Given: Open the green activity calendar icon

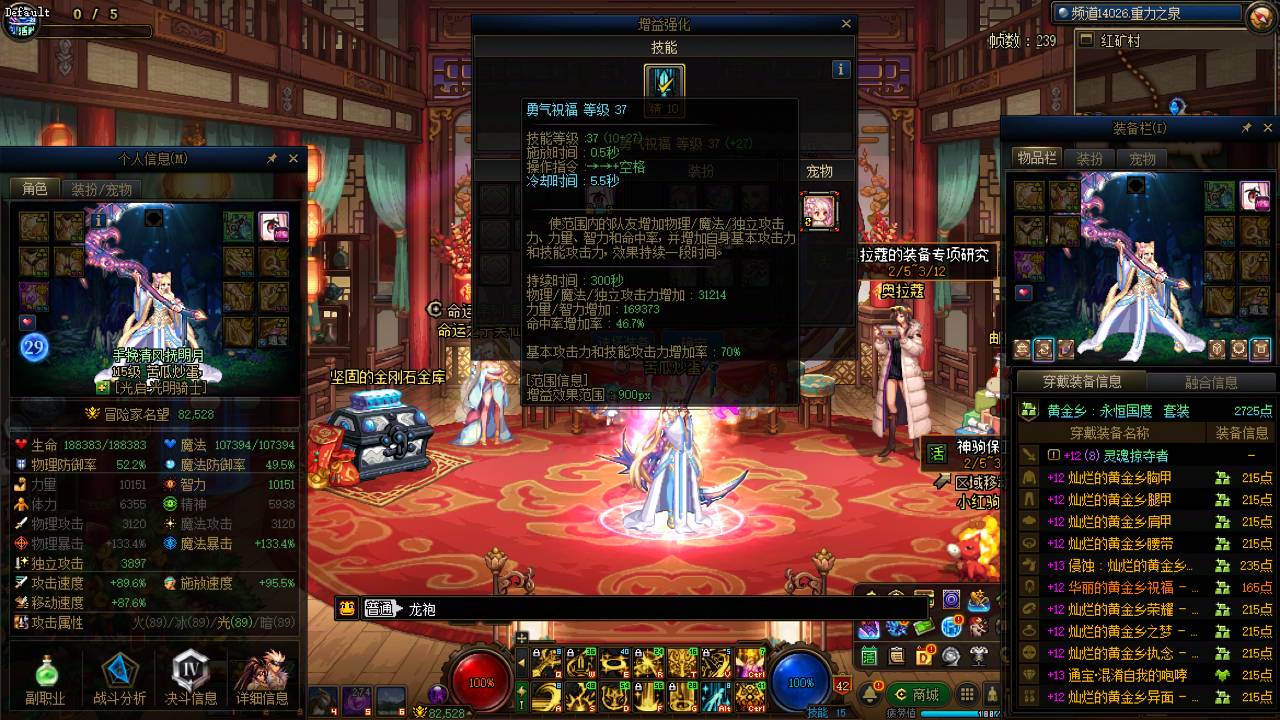Looking at the screenshot, I should (868, 656).
